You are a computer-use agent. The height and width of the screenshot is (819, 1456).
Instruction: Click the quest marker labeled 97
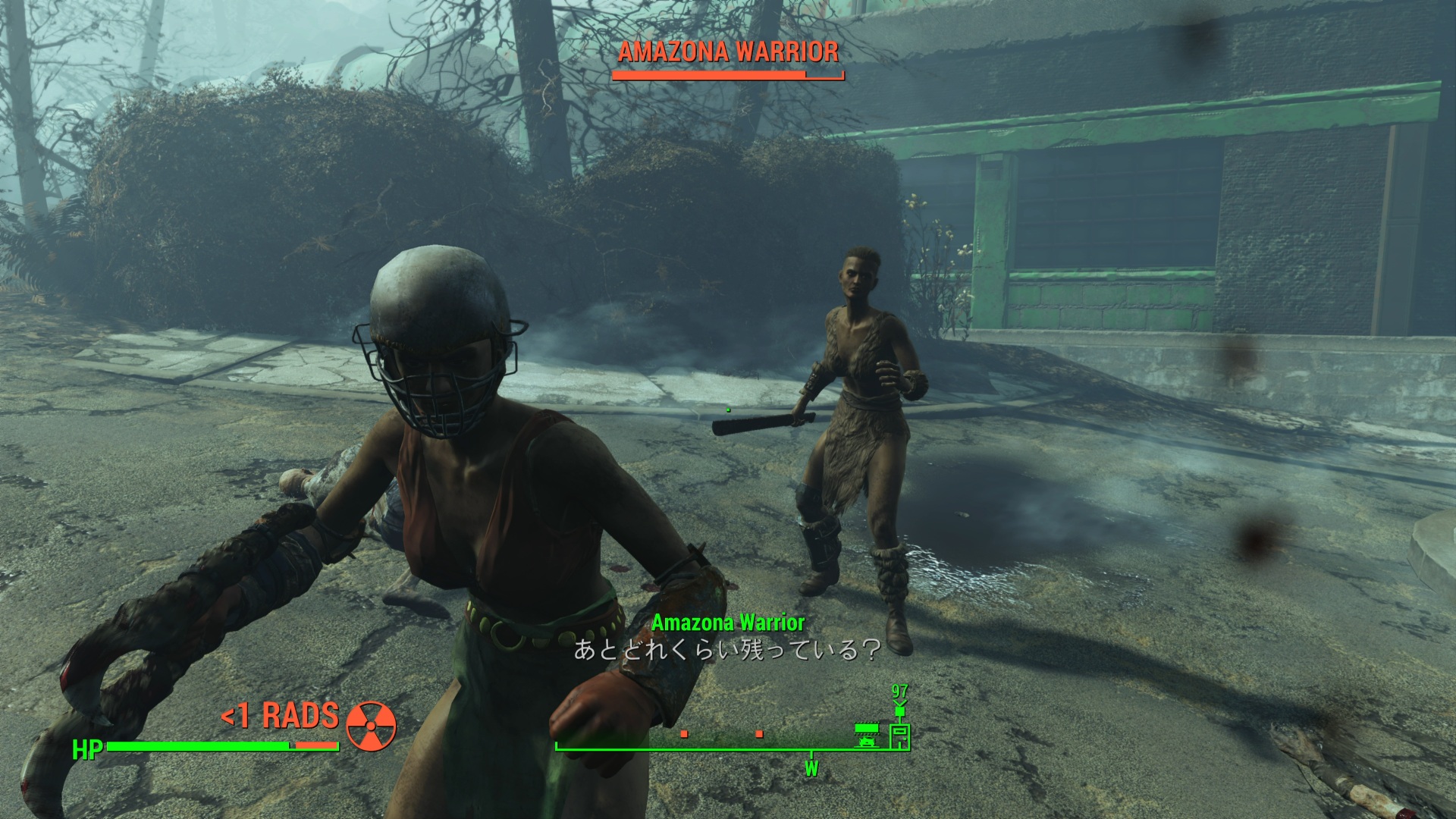pos(899,699)
